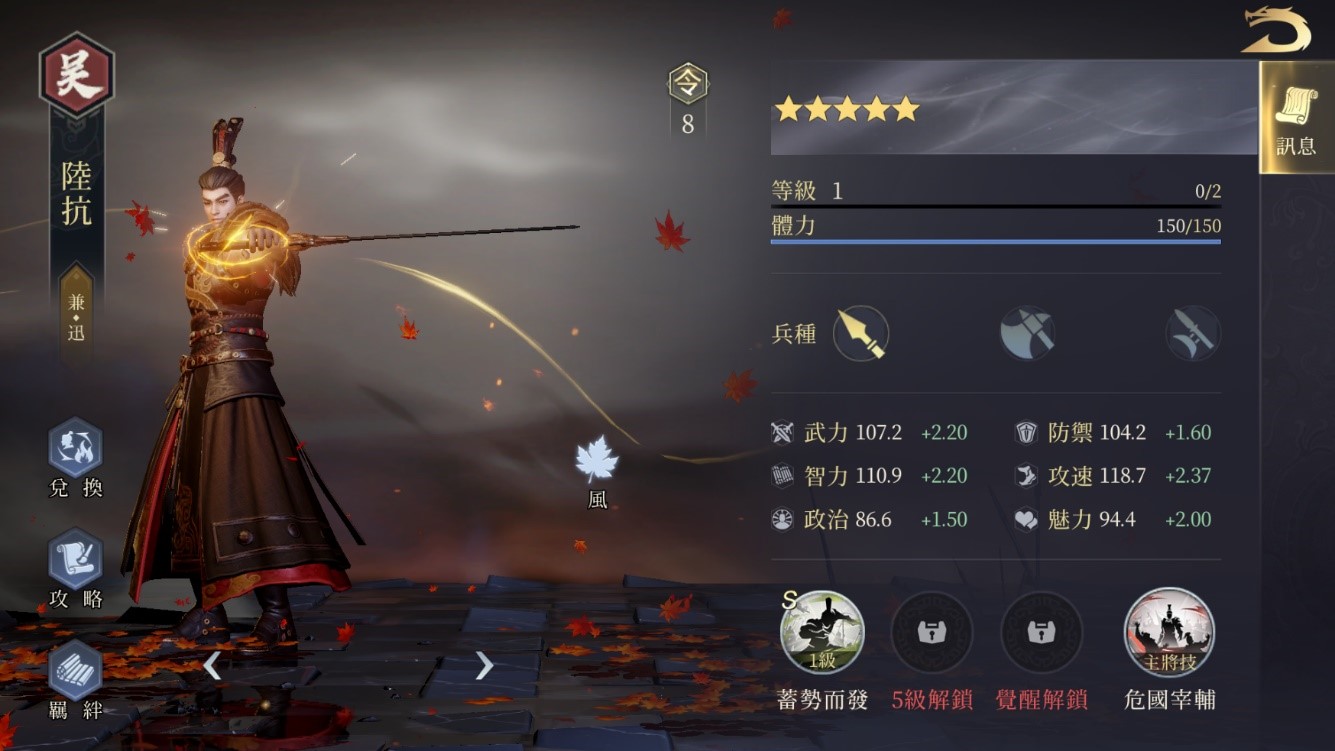This screenshot has width=1335, height=751.
Task: Click the 兼・迅 trait tag
Action: [77, 317]
